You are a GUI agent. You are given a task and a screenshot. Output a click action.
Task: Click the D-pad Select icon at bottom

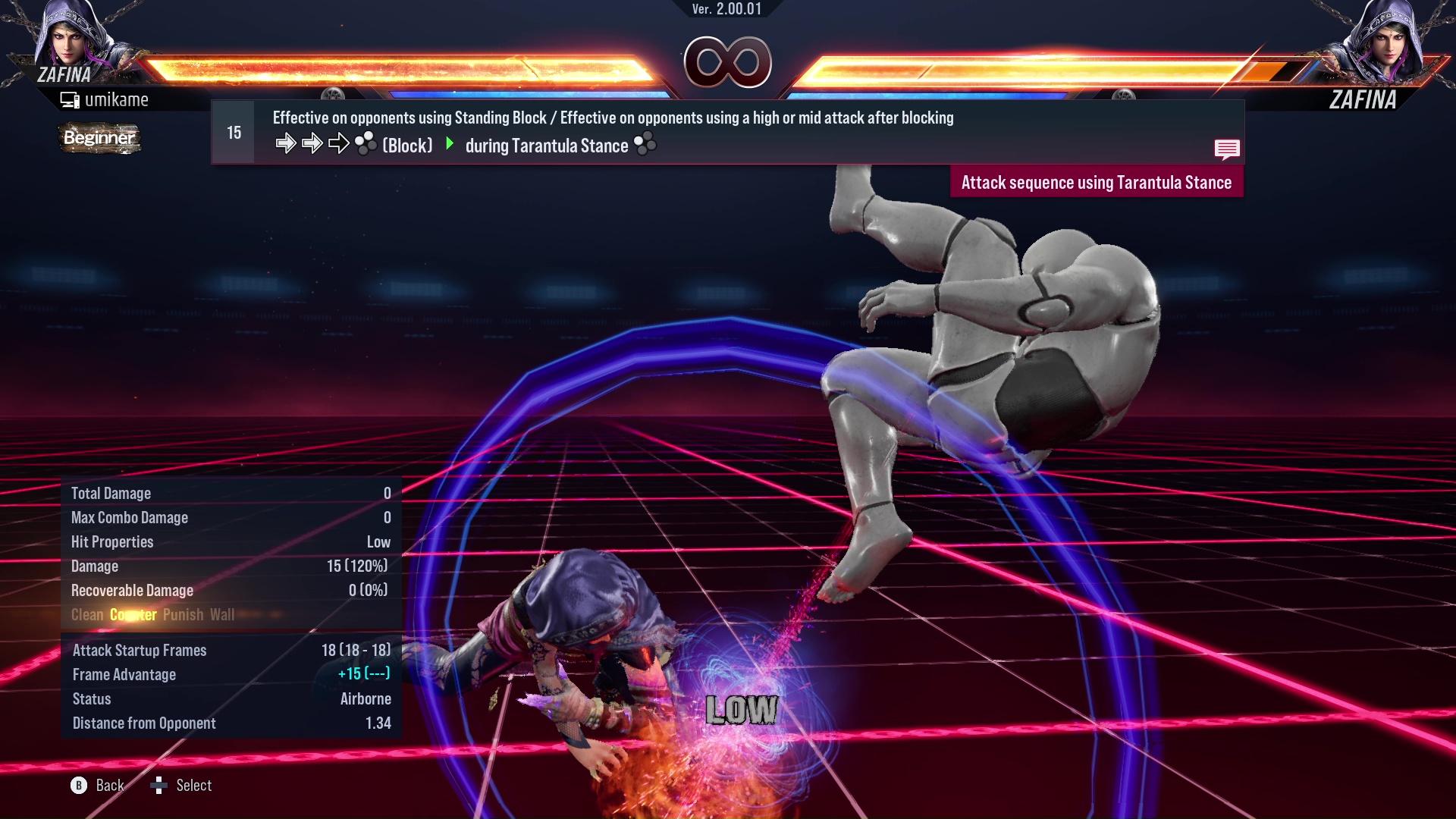point(159,786)
